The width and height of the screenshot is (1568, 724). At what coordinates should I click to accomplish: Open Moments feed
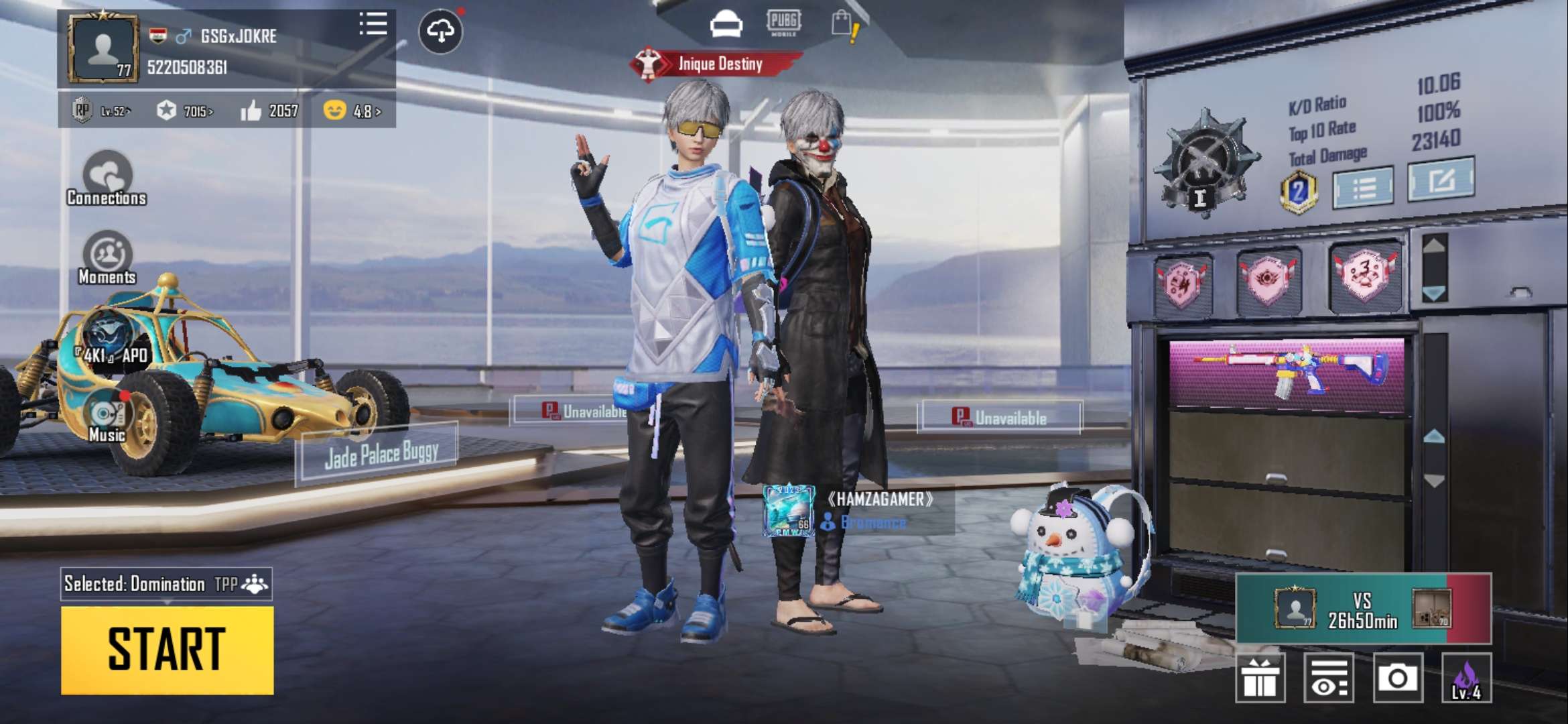click(107, 258)
